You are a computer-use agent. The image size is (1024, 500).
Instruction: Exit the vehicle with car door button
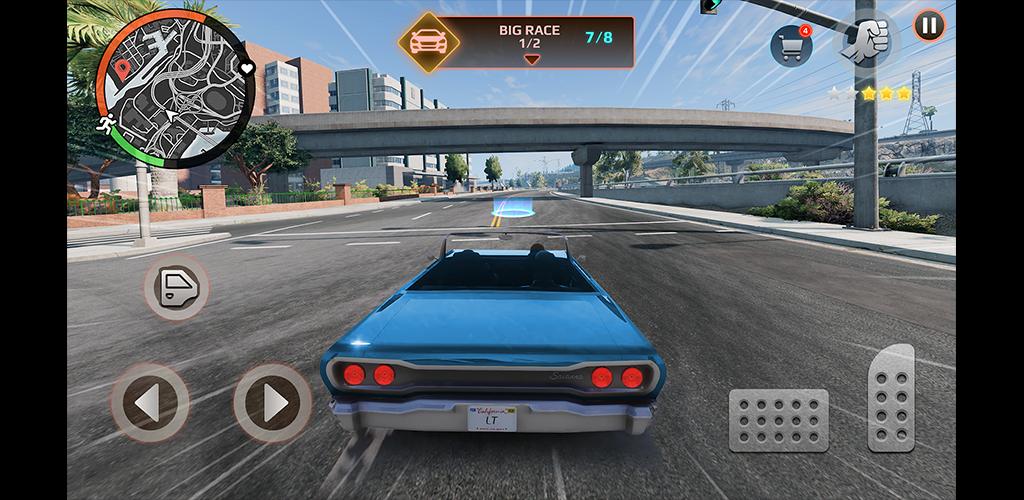pos(176,288)
